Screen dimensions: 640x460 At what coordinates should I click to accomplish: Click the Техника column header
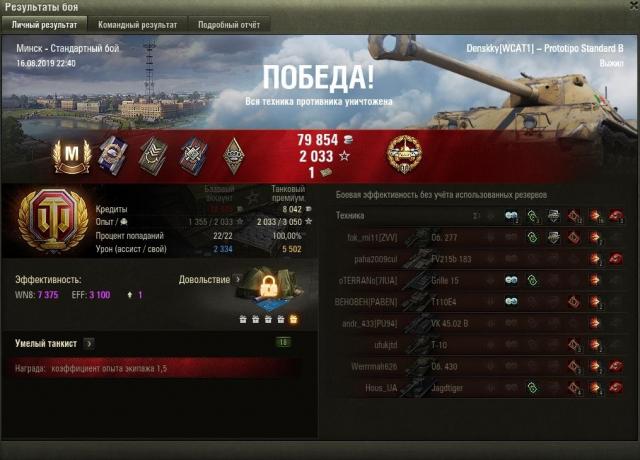(350, 215)
